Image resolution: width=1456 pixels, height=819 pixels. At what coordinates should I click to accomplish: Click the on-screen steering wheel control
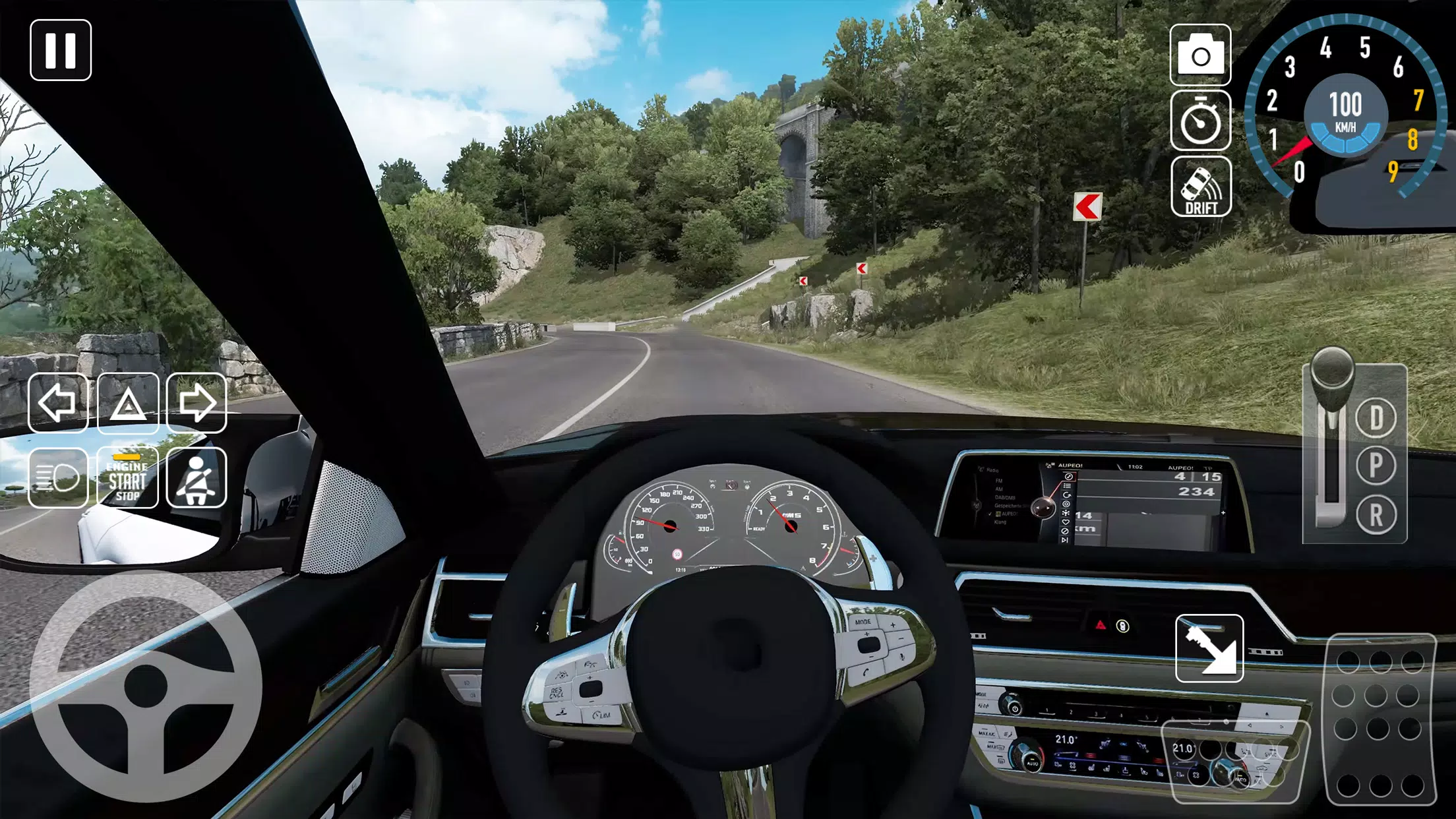click(146, 686)
